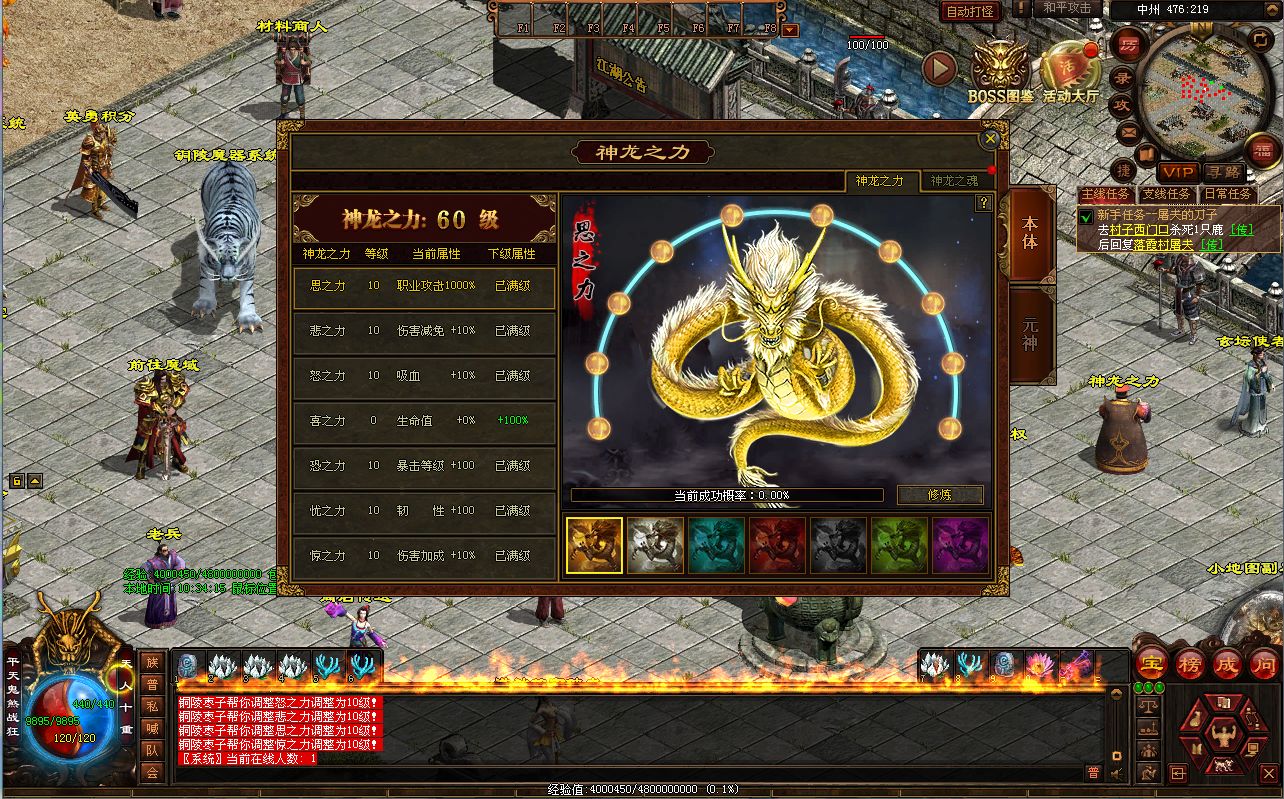Click the 修炼 cultivate button
This screenshot has height=799, width=1284.
coord(940,494)
